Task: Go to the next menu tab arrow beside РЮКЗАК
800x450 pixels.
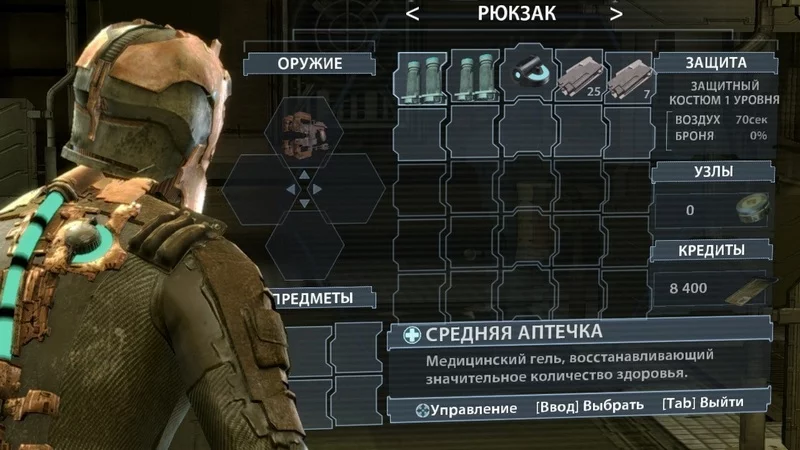Action: (616, 14)
